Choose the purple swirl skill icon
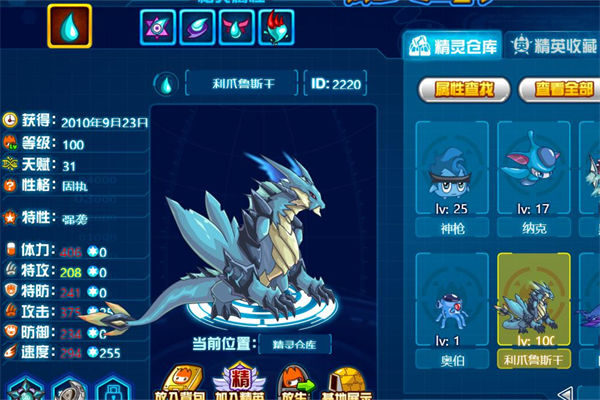The image size is (600, 400). point(196,28)
